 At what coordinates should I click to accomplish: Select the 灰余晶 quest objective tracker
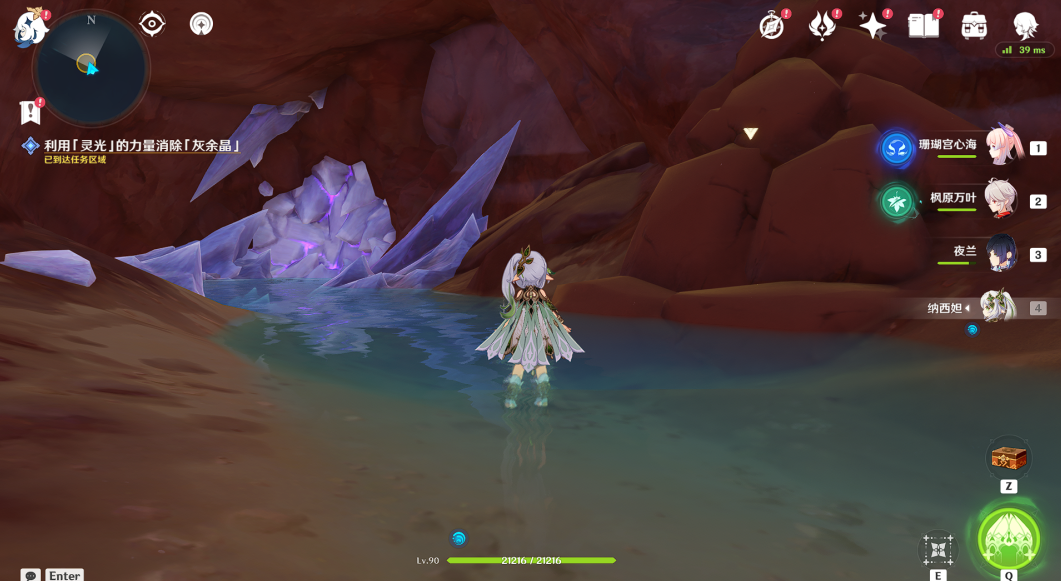tap(142, 146)
